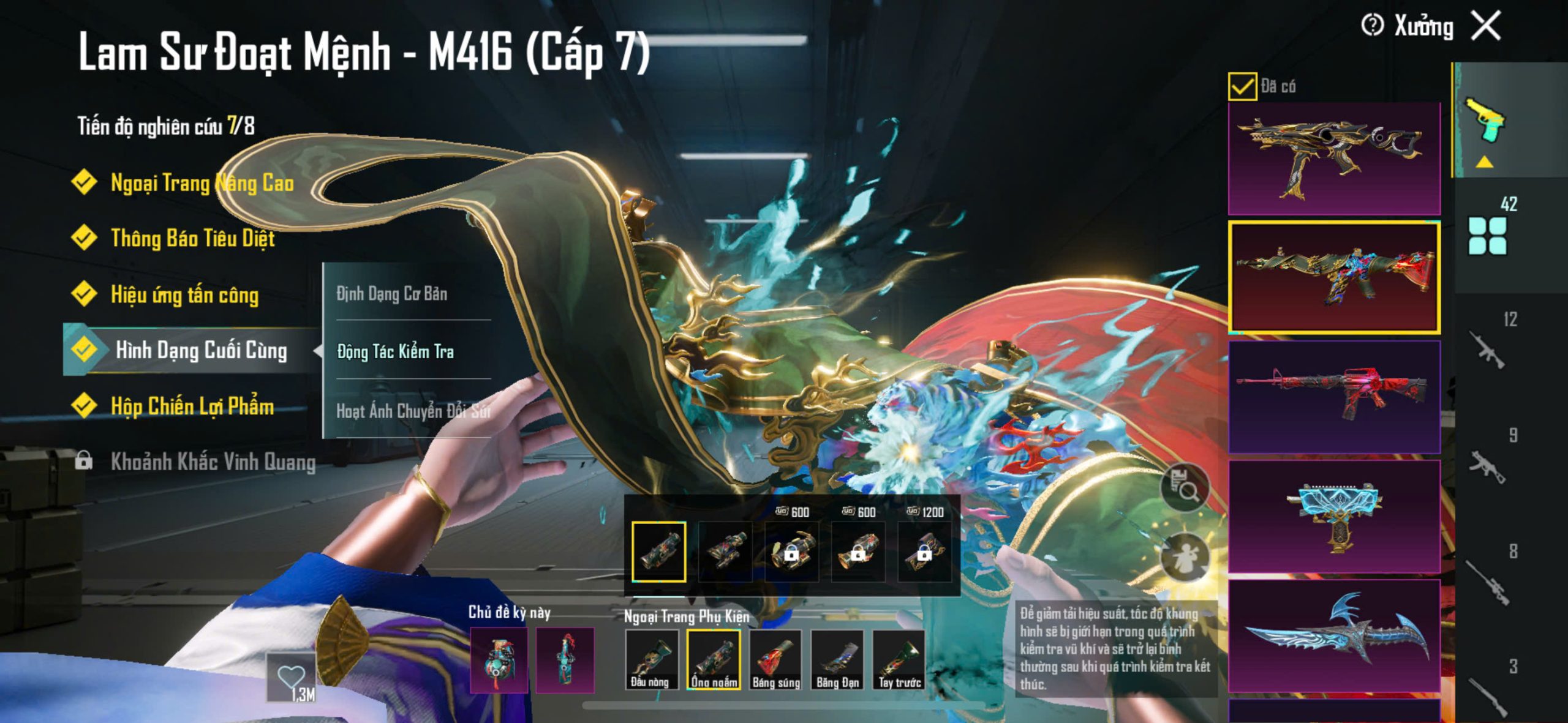
Task: Close the weapon workshop screen
Action: (1487, 26)
